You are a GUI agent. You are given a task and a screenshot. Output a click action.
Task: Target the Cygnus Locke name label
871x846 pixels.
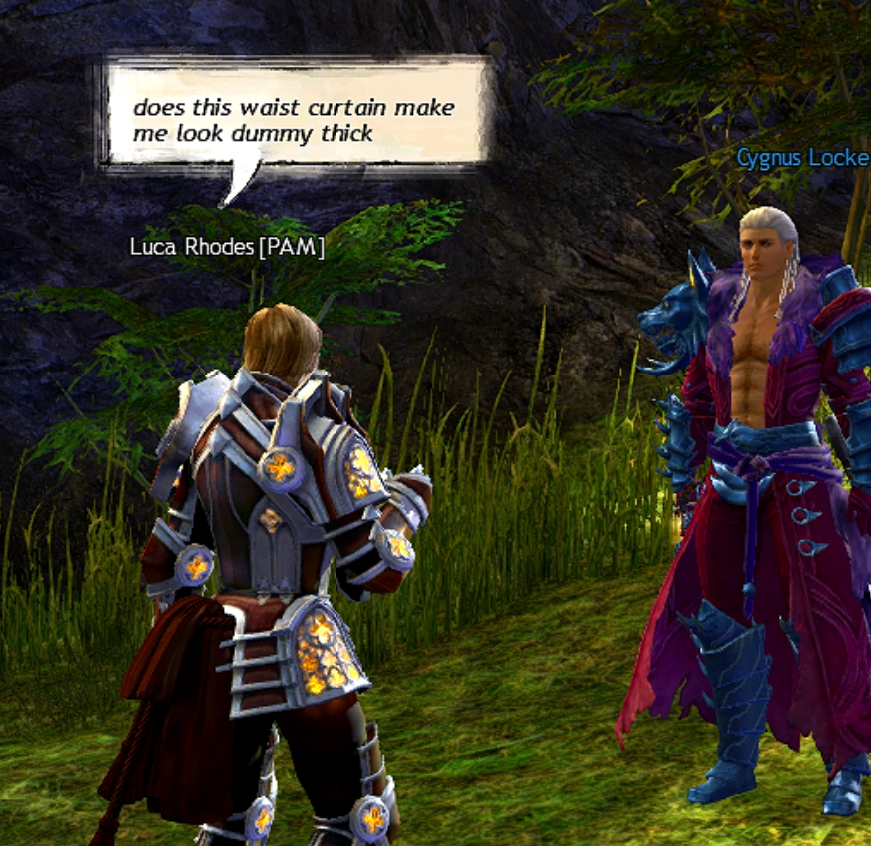click(802, 158)
